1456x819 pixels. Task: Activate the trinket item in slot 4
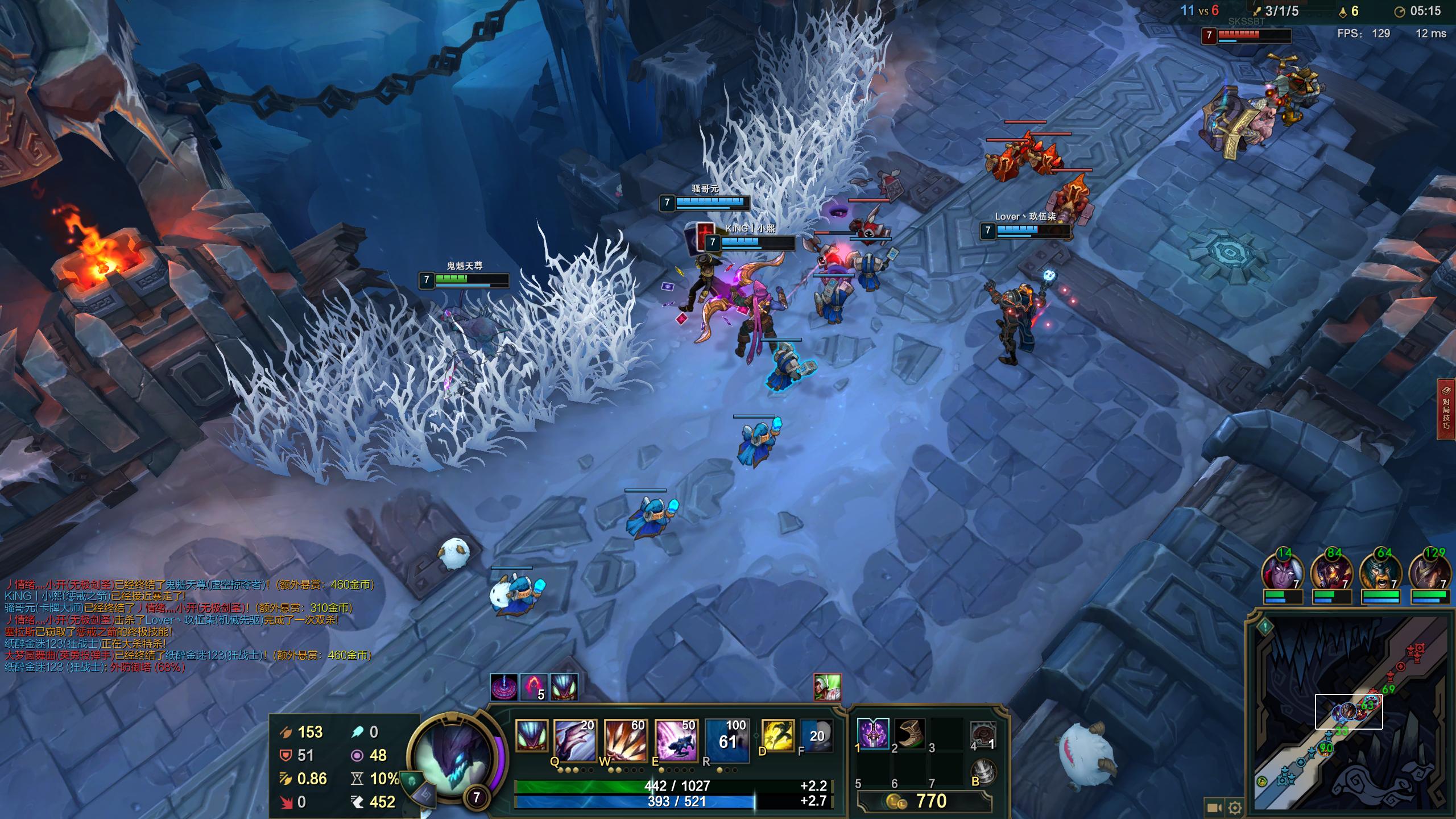[983, 734]
